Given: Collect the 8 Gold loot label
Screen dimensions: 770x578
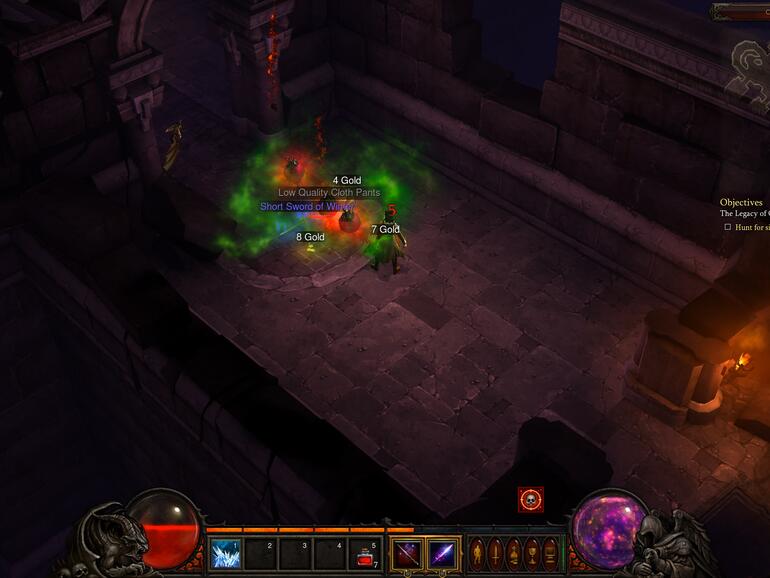Looking at the screenshot, I should 310,237.
